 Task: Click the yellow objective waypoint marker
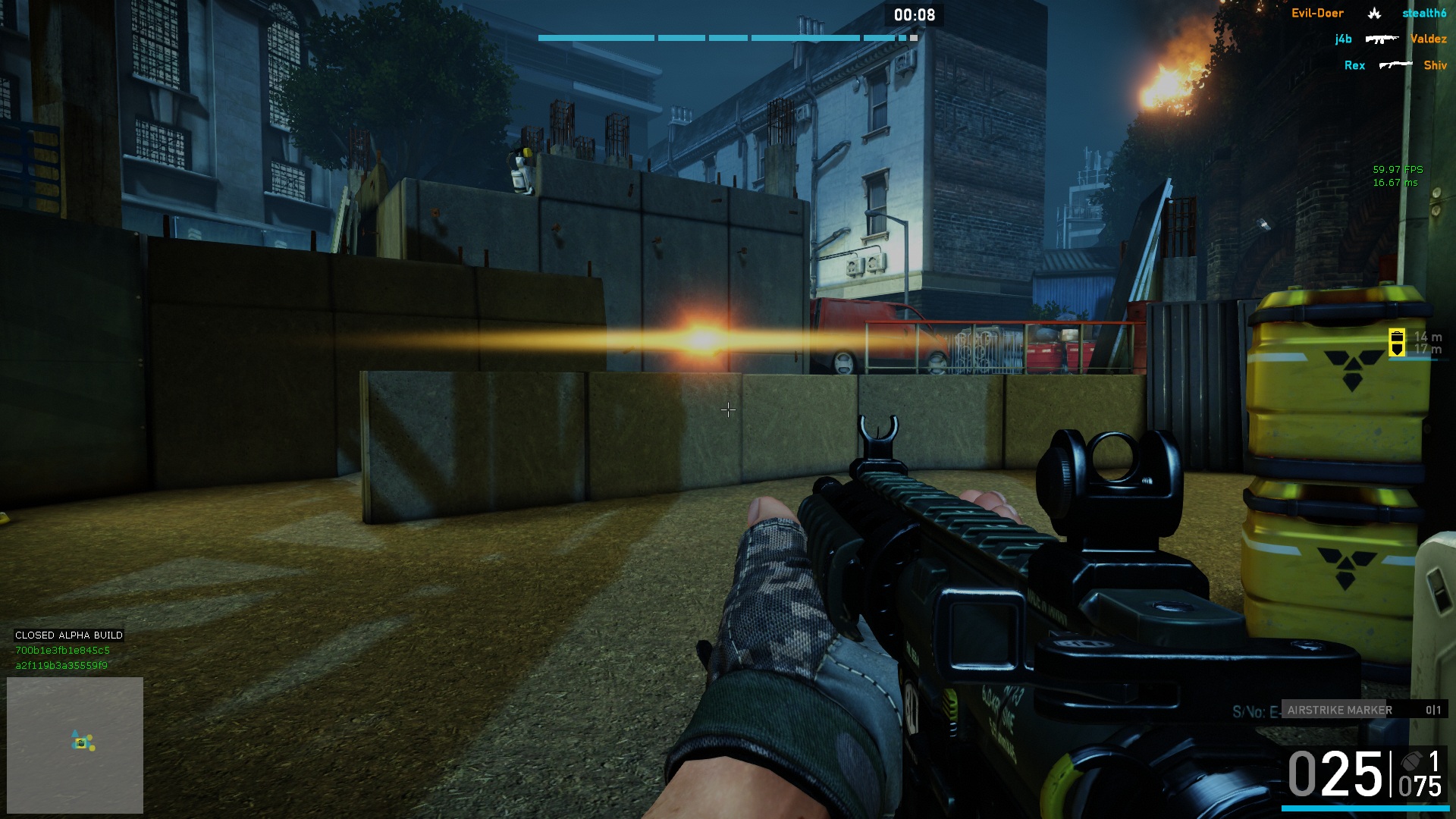point(1397,342)
